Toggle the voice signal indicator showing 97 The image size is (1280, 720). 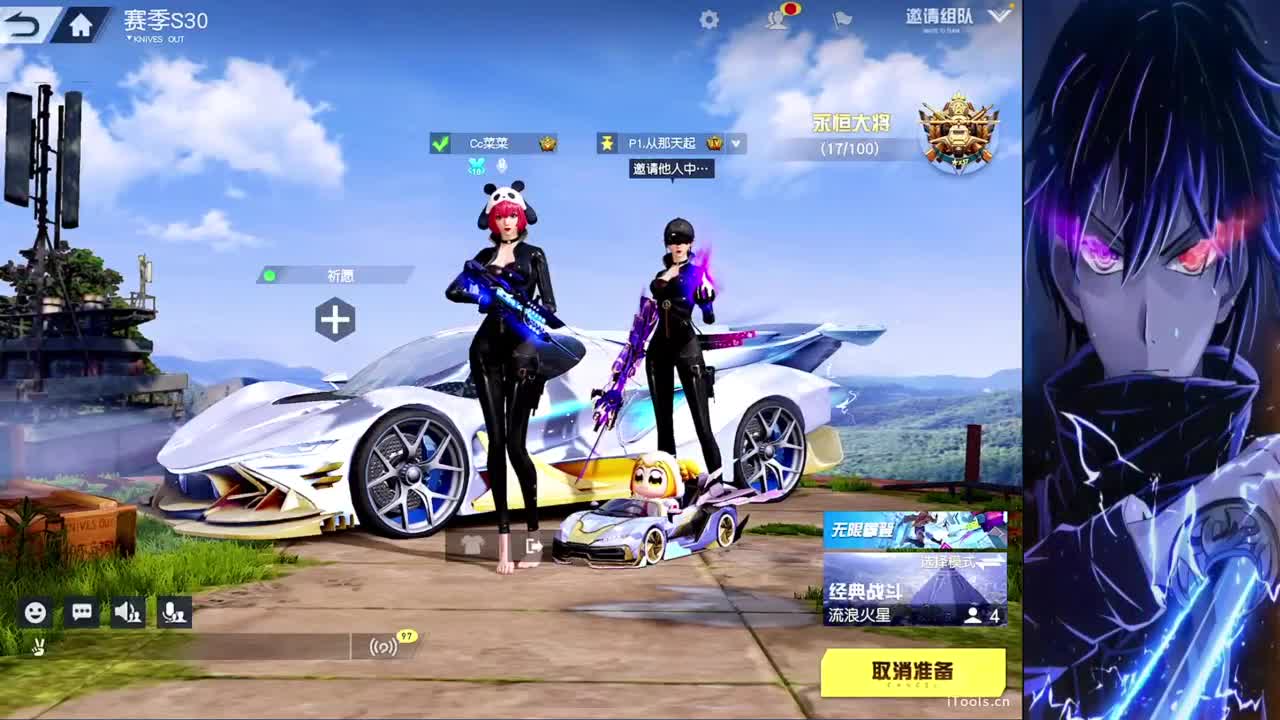pos(385,647)
